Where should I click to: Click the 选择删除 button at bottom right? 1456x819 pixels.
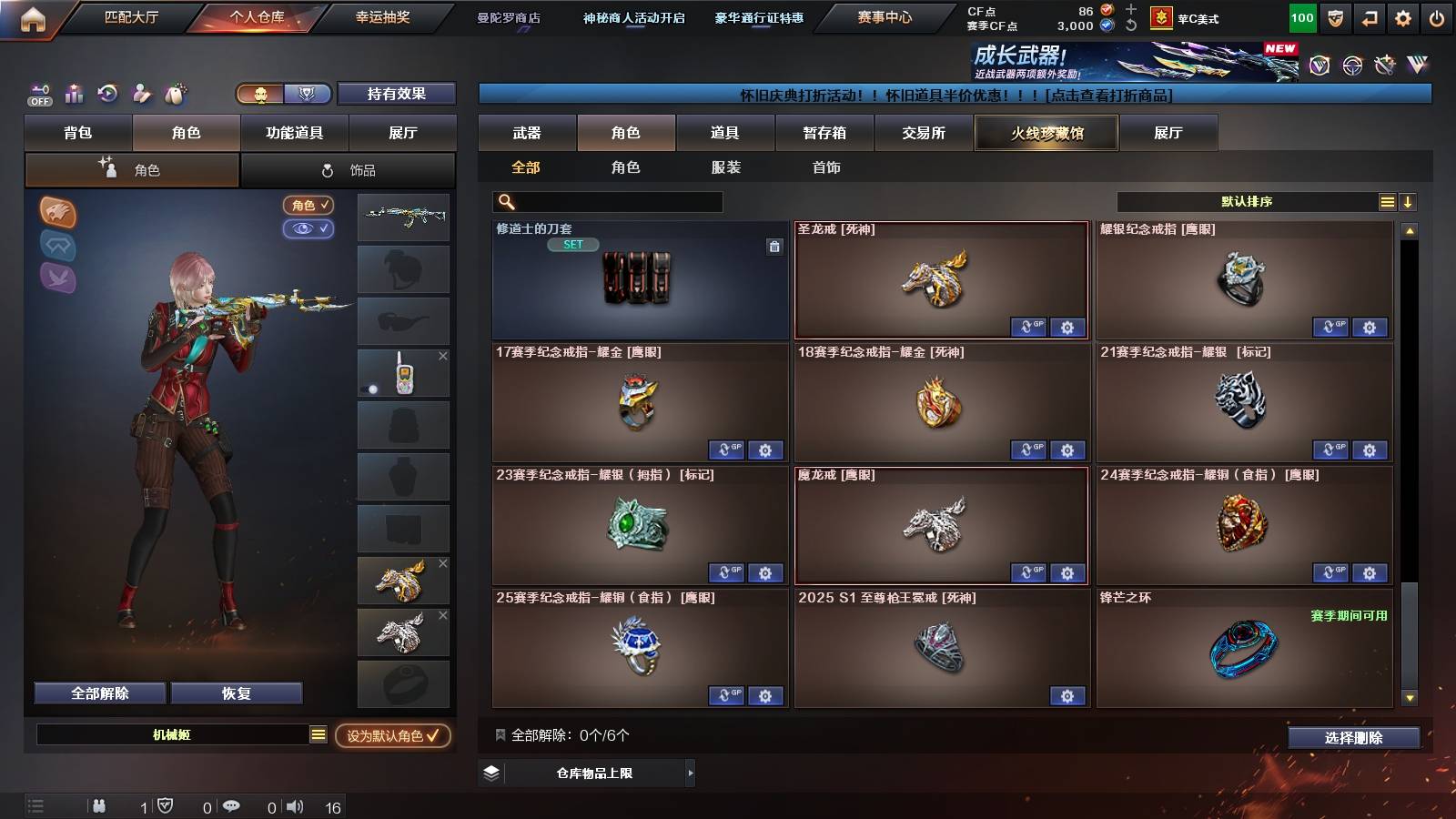click(x=1353, y=738)
